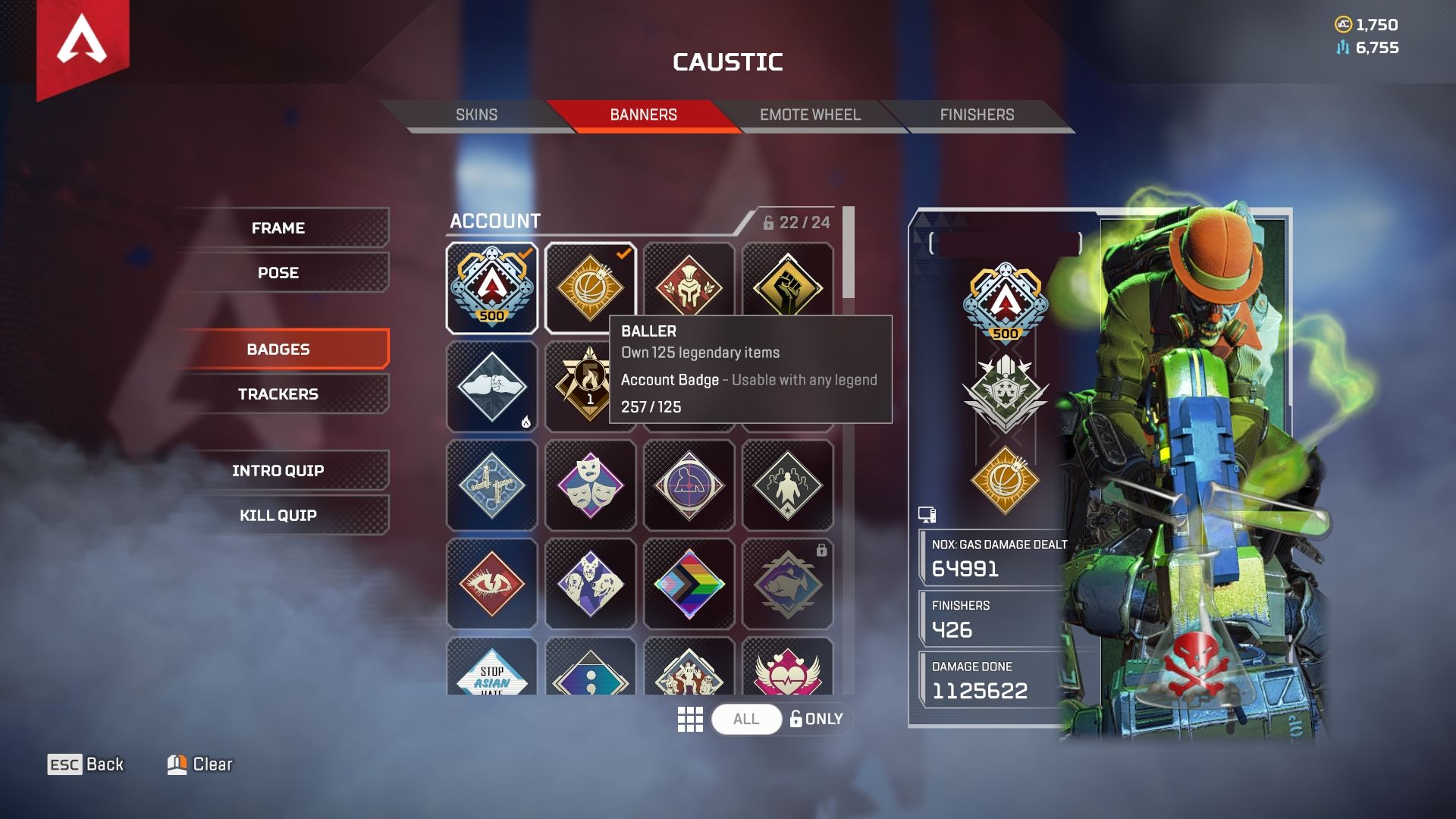Screen dimensions: 1456x819
Task: Switch to the Skins tab
Action: (476, 115)
